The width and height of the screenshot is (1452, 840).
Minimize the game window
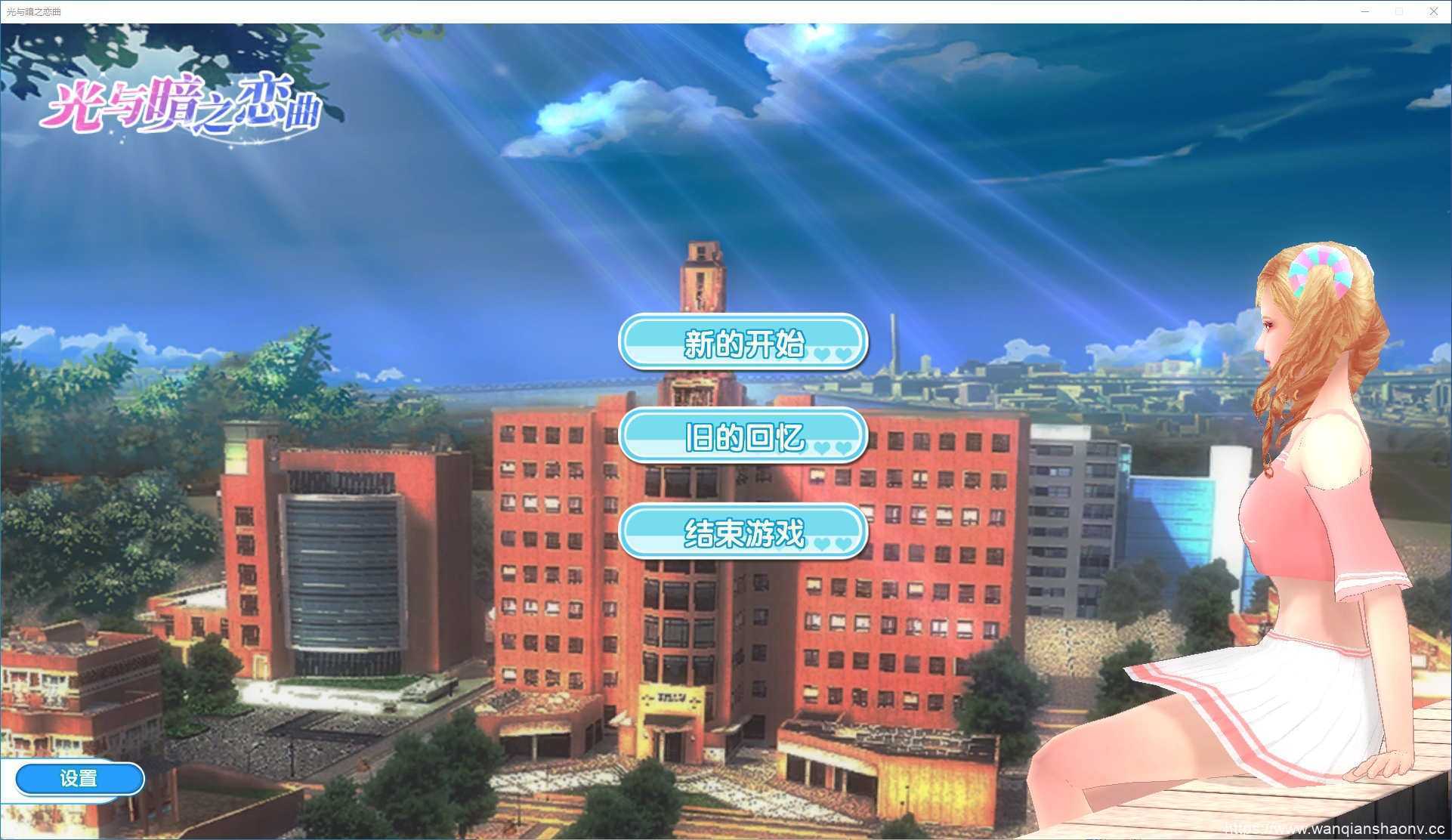click(x=1364, y=11)
